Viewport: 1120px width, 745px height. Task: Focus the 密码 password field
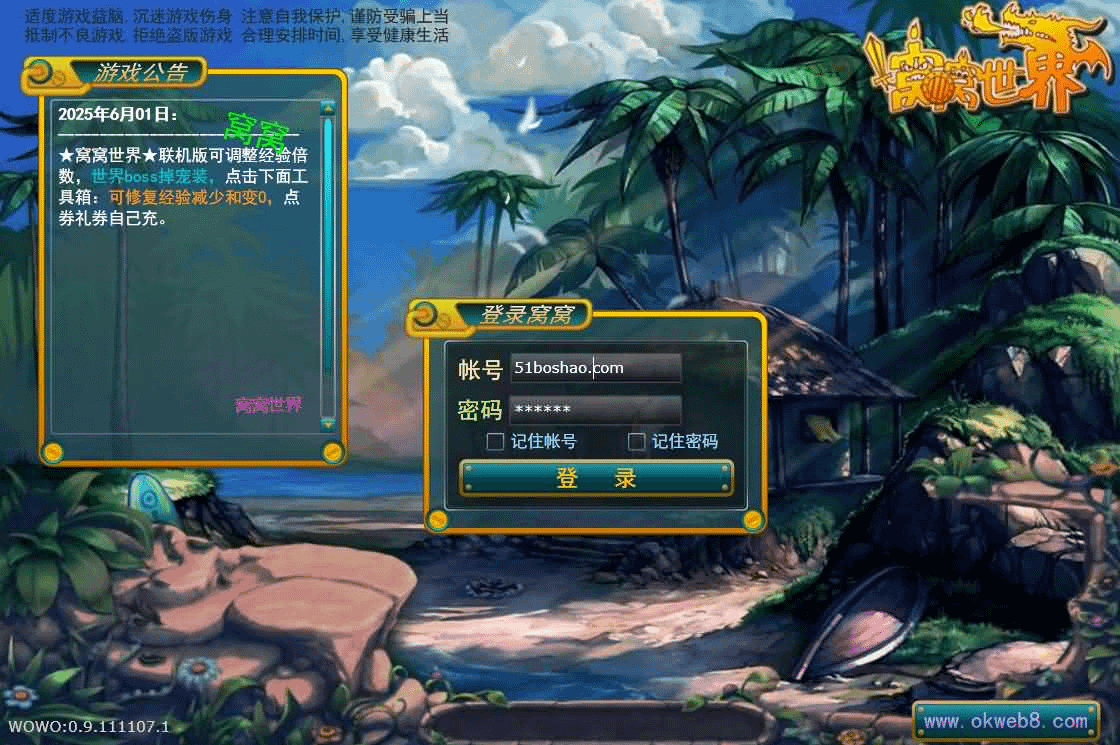595,410
